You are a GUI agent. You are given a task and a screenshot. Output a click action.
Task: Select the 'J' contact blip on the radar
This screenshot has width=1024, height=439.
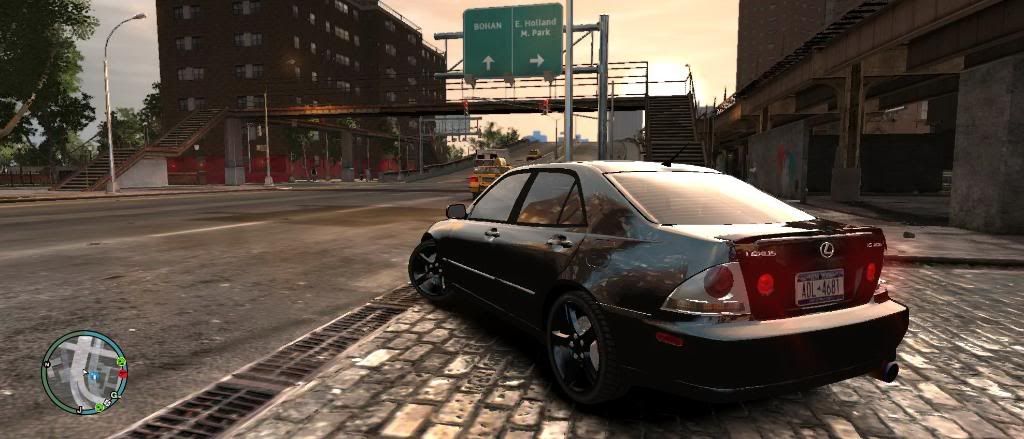(x=78, y=410)
